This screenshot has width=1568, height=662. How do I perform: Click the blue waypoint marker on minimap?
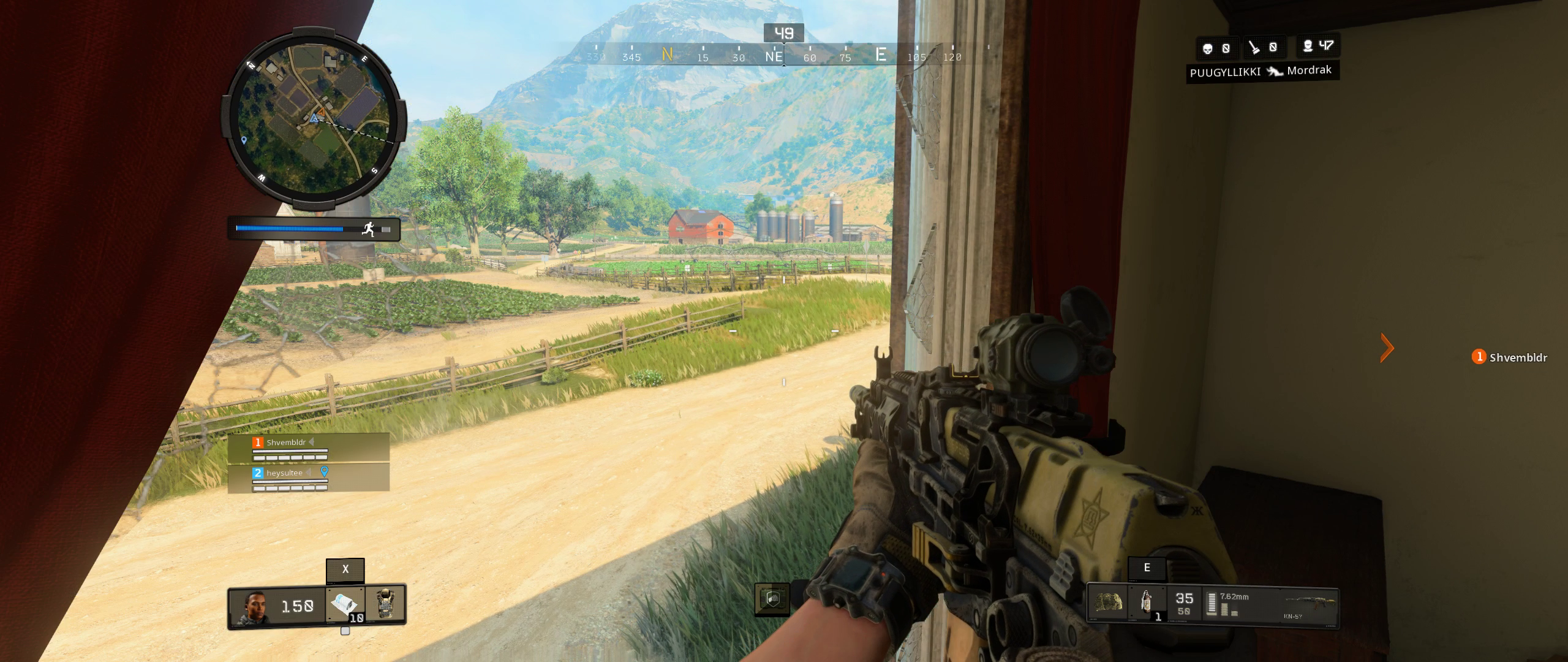click(x=244, y=140)
